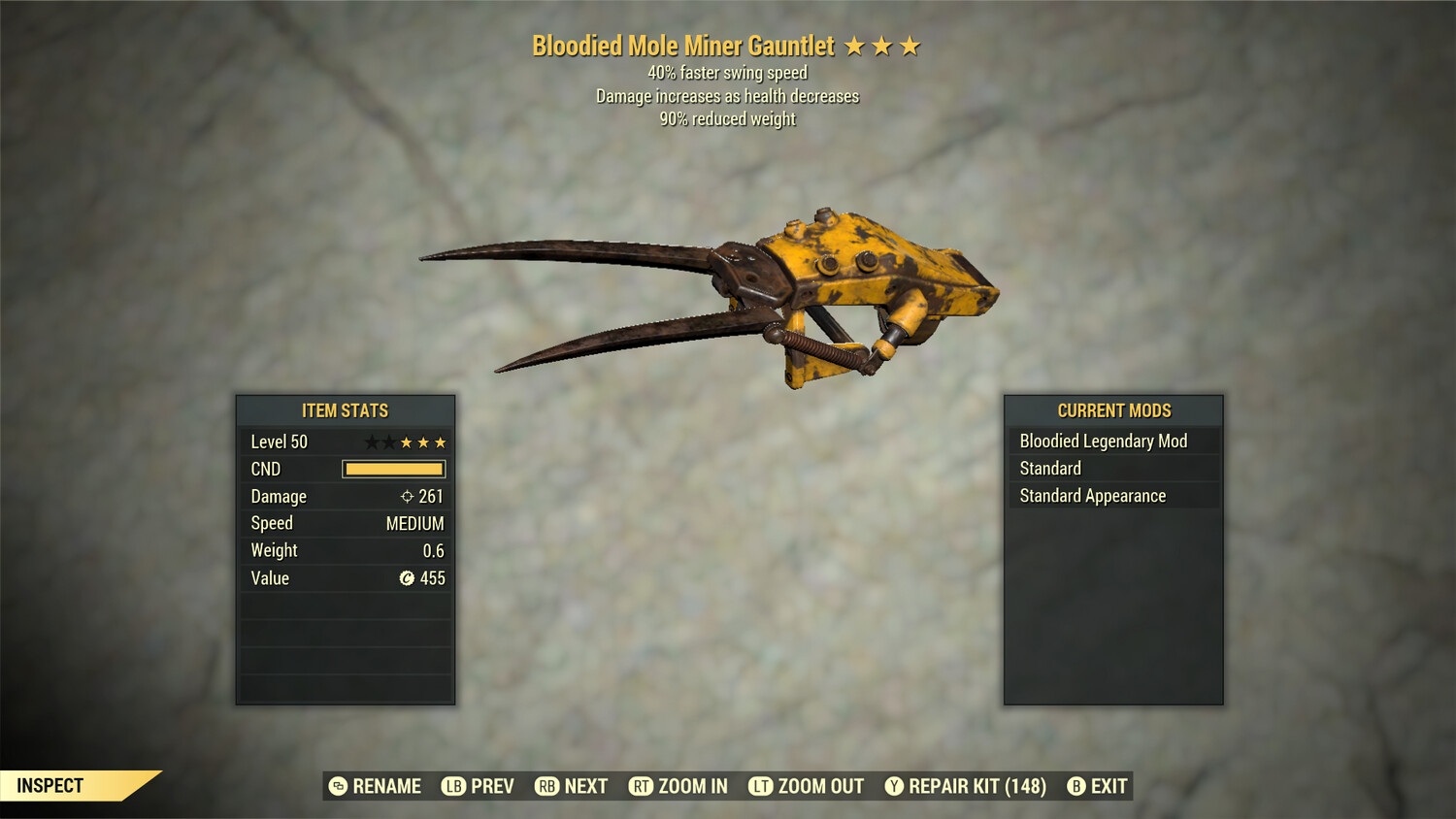Image resolution: width=1456 pixels, height=819 pixels.
Task: Select Zoom Out in the bottom bar
Action: pyautogui.click(x=807, y=786)
